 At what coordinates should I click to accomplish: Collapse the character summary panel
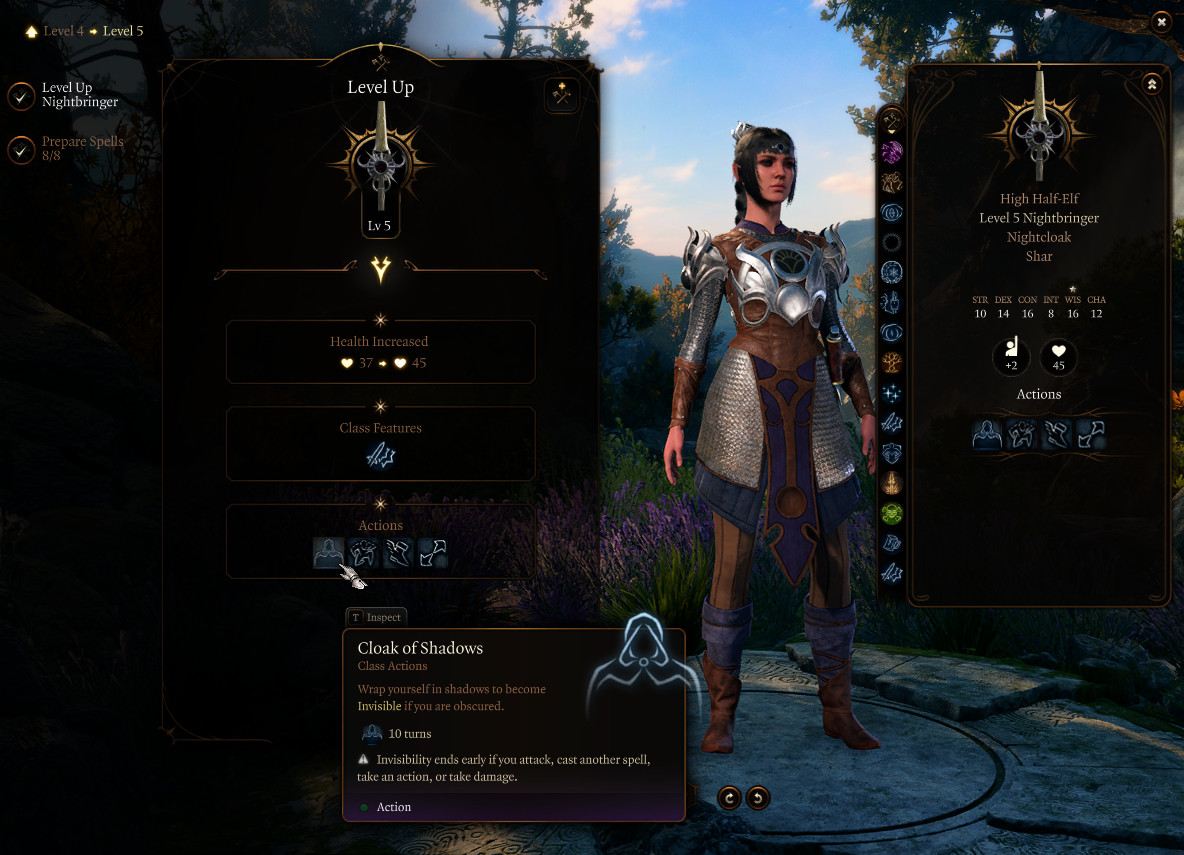click(1151, 84)
